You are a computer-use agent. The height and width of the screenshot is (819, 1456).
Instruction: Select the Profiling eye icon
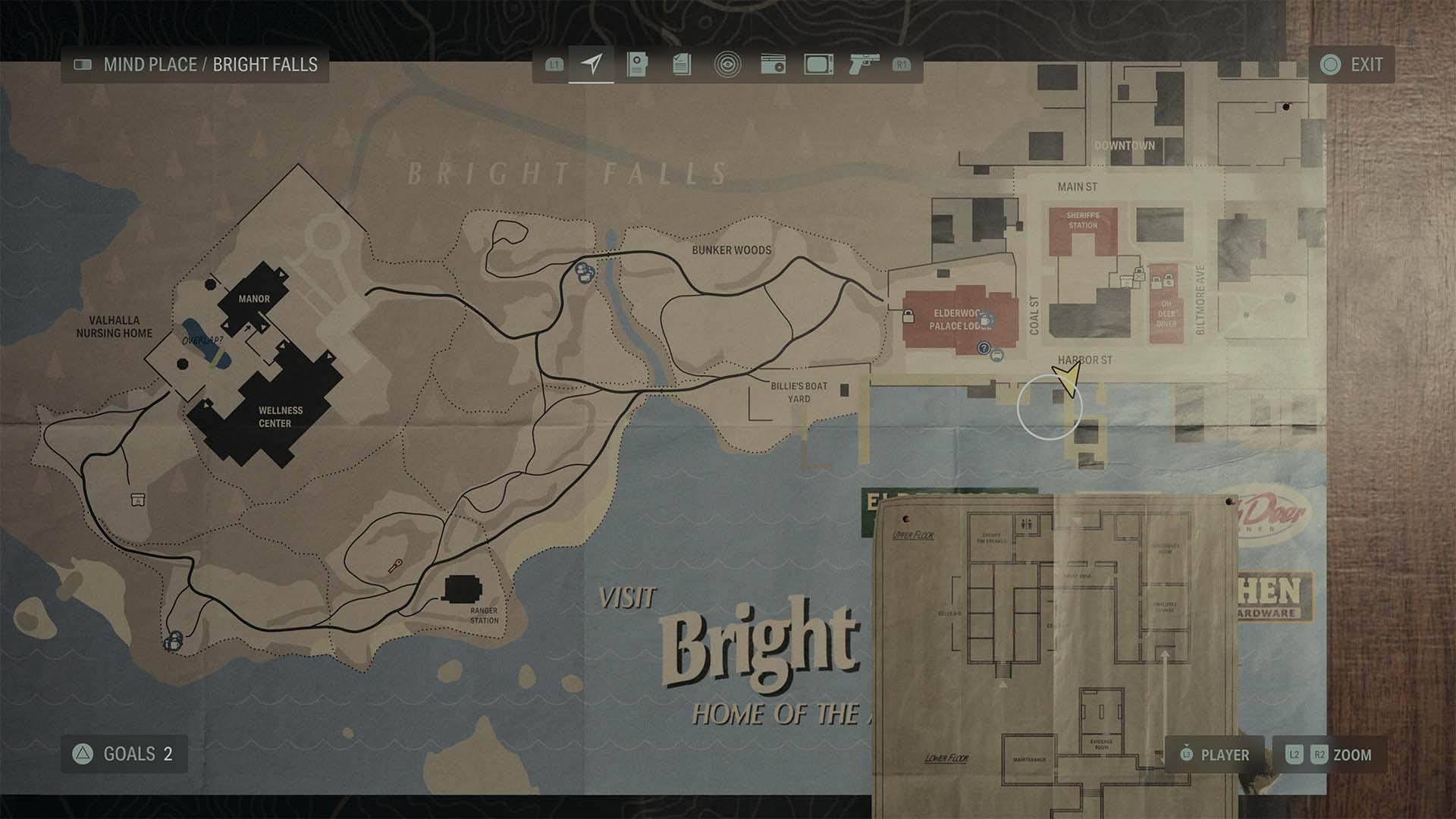coord(728,64)
